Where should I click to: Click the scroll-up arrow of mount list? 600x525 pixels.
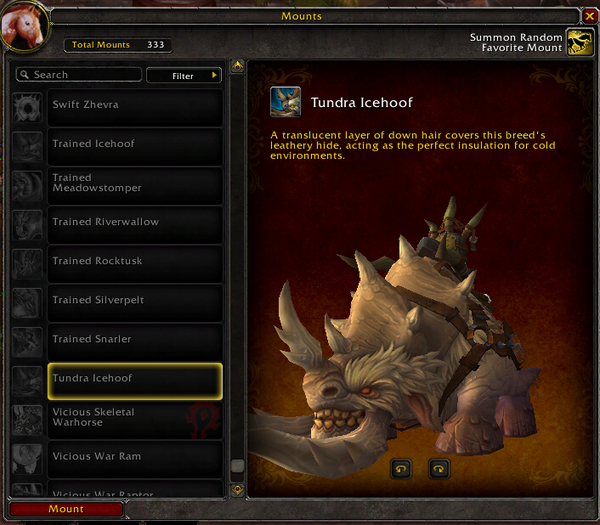point(237,67)
